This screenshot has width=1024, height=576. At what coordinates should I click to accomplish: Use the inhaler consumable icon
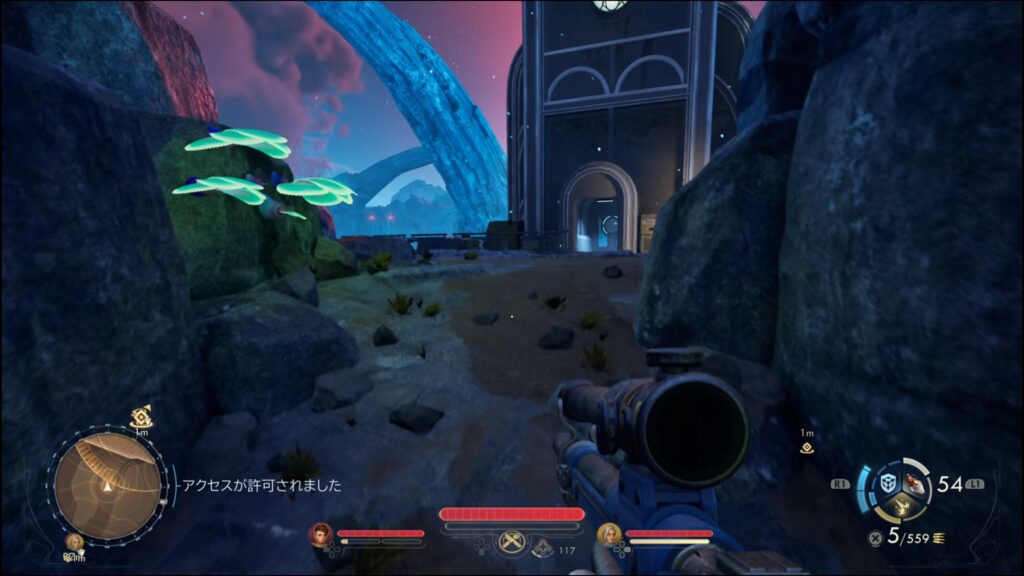pyautogui.click(x=912, y=482)
